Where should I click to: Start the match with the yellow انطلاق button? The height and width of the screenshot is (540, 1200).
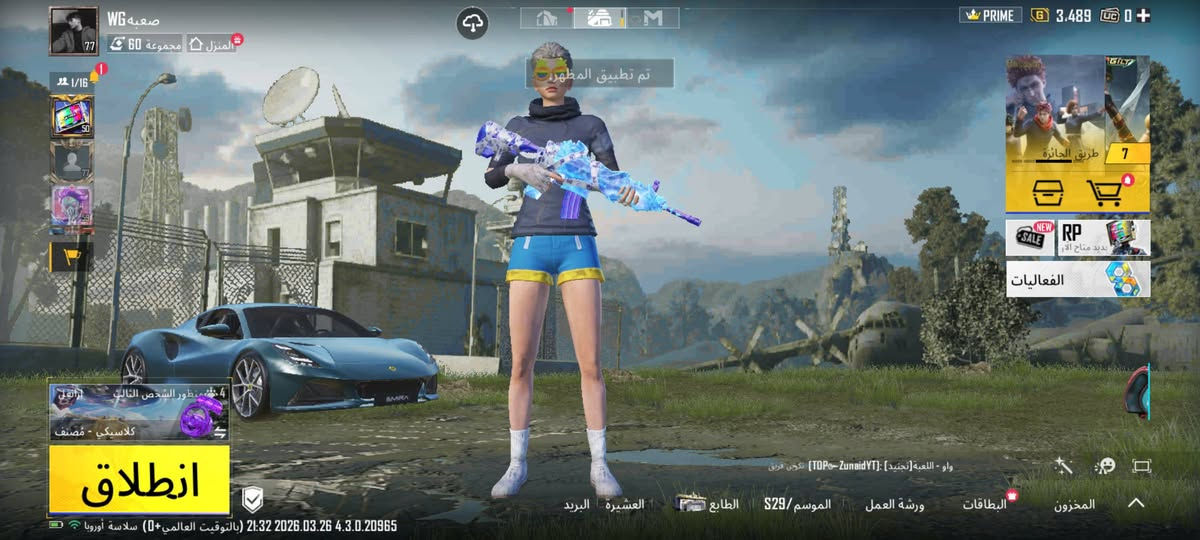(x=140, y=480)
